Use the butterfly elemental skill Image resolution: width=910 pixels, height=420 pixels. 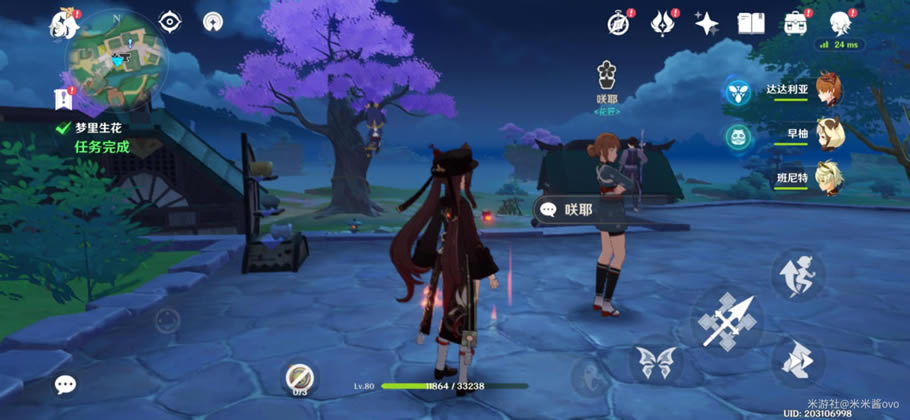(655, 362)
